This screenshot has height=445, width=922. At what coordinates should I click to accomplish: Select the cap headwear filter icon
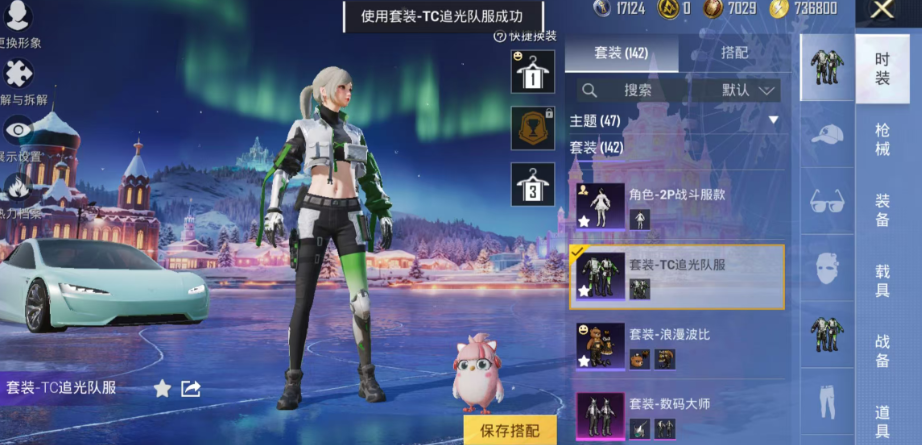point(827,134)
